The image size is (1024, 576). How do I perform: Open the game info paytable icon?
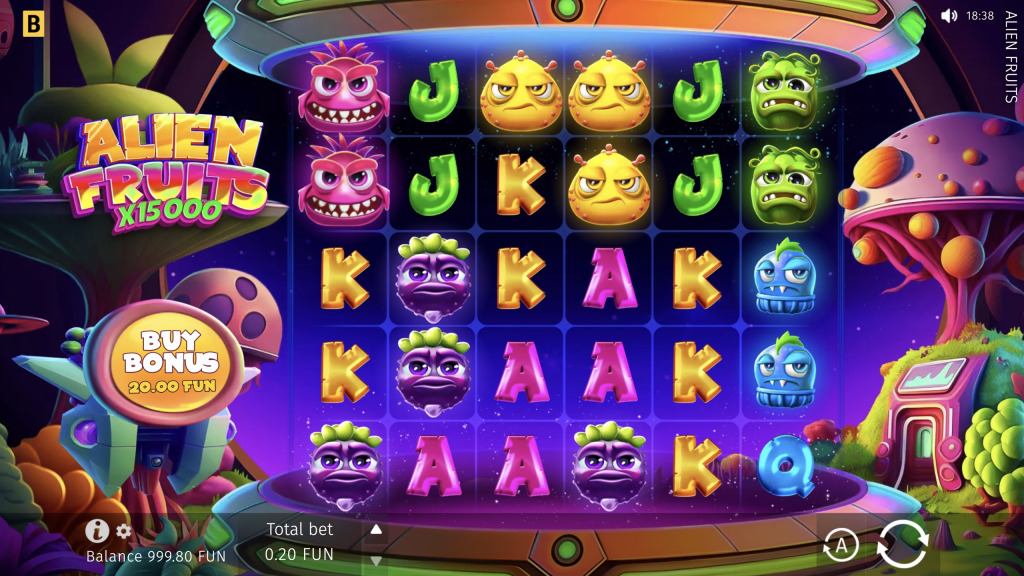(x=97, y=531)
